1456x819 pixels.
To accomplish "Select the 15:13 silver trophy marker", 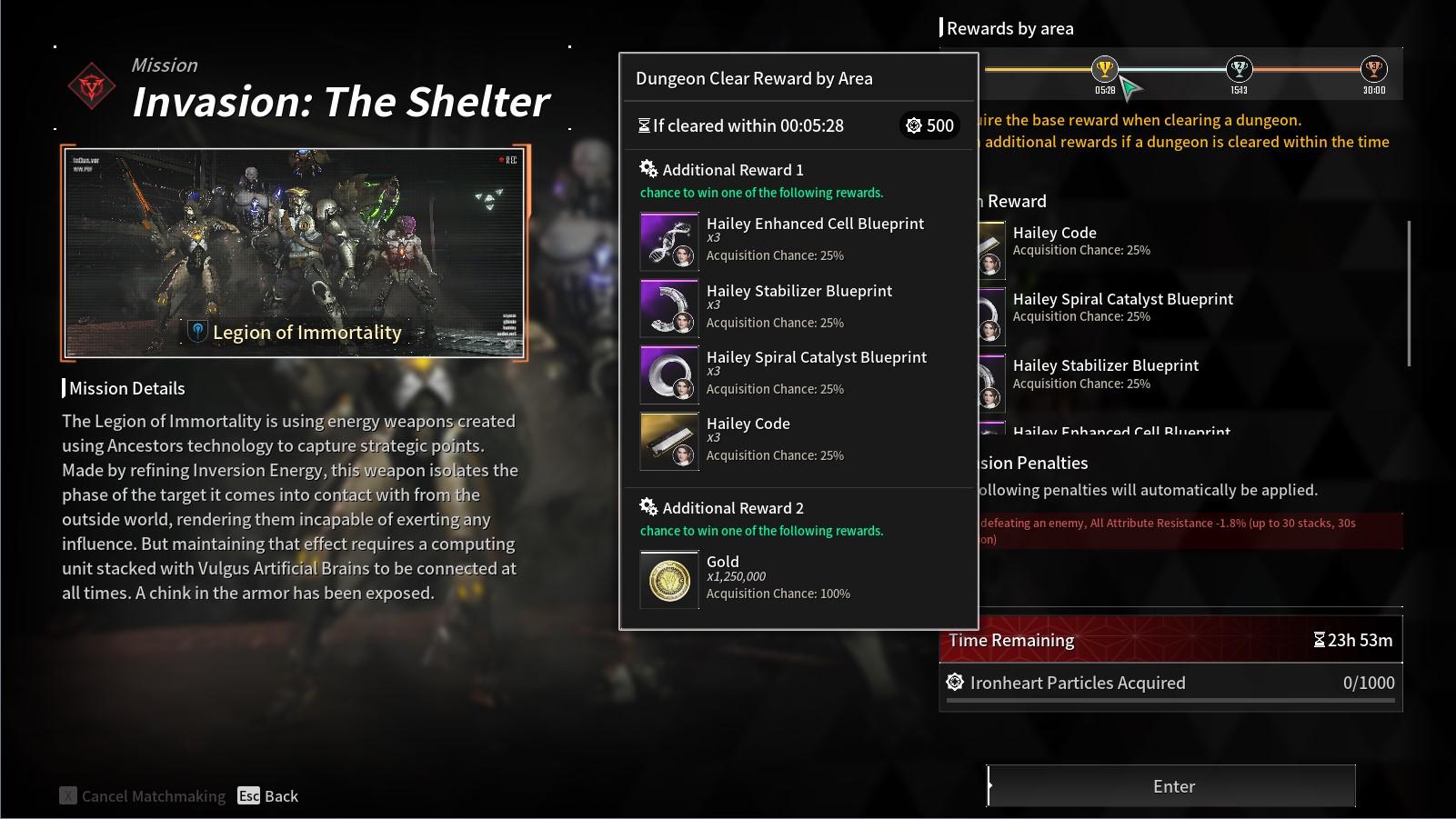I will pos(1239,69).
